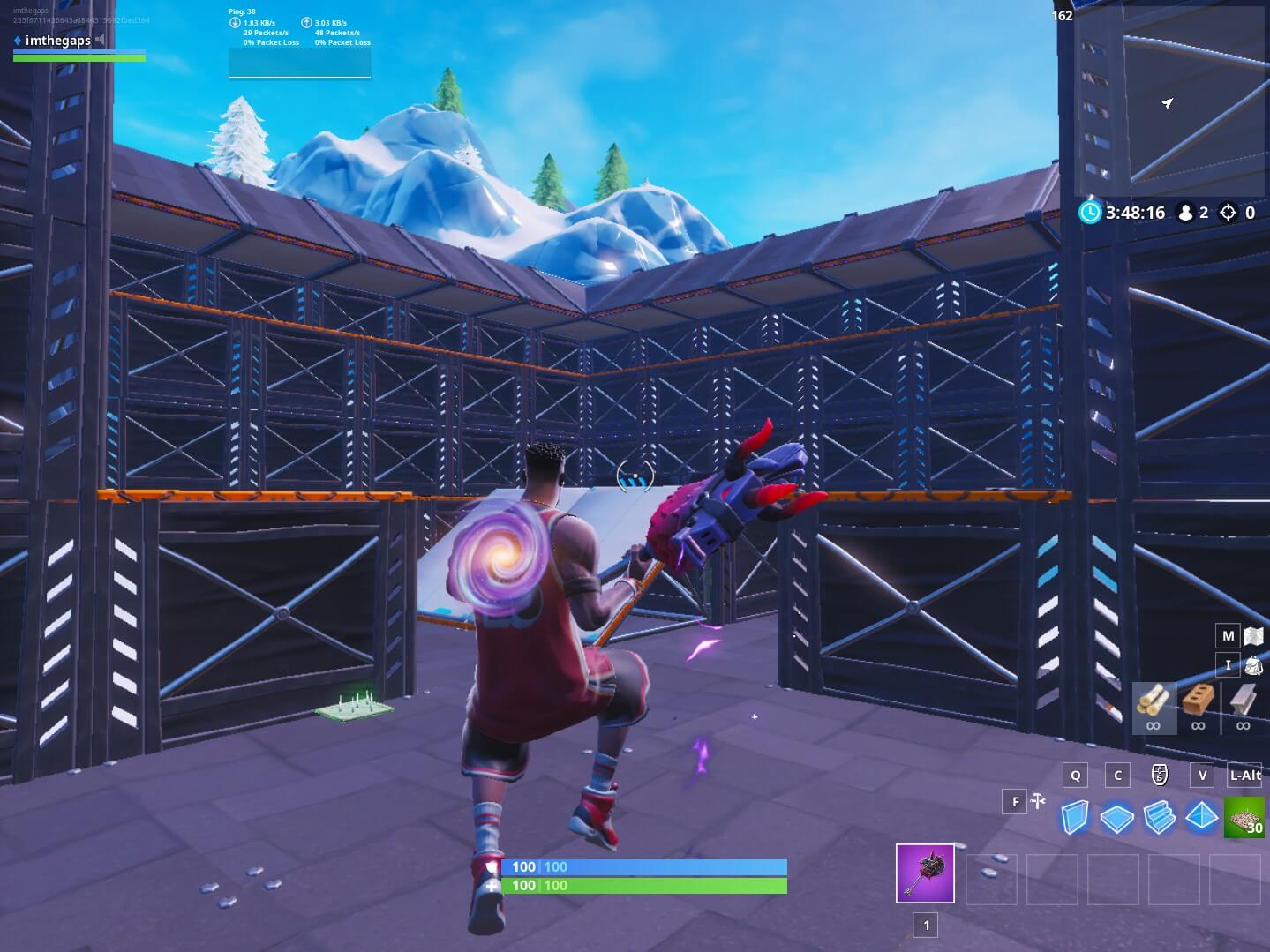Image resolution: width=1270 pixels, height=952 pixels.
Task: Select the pyramid roof building piece icon
Action: (x=1201, y=819)
